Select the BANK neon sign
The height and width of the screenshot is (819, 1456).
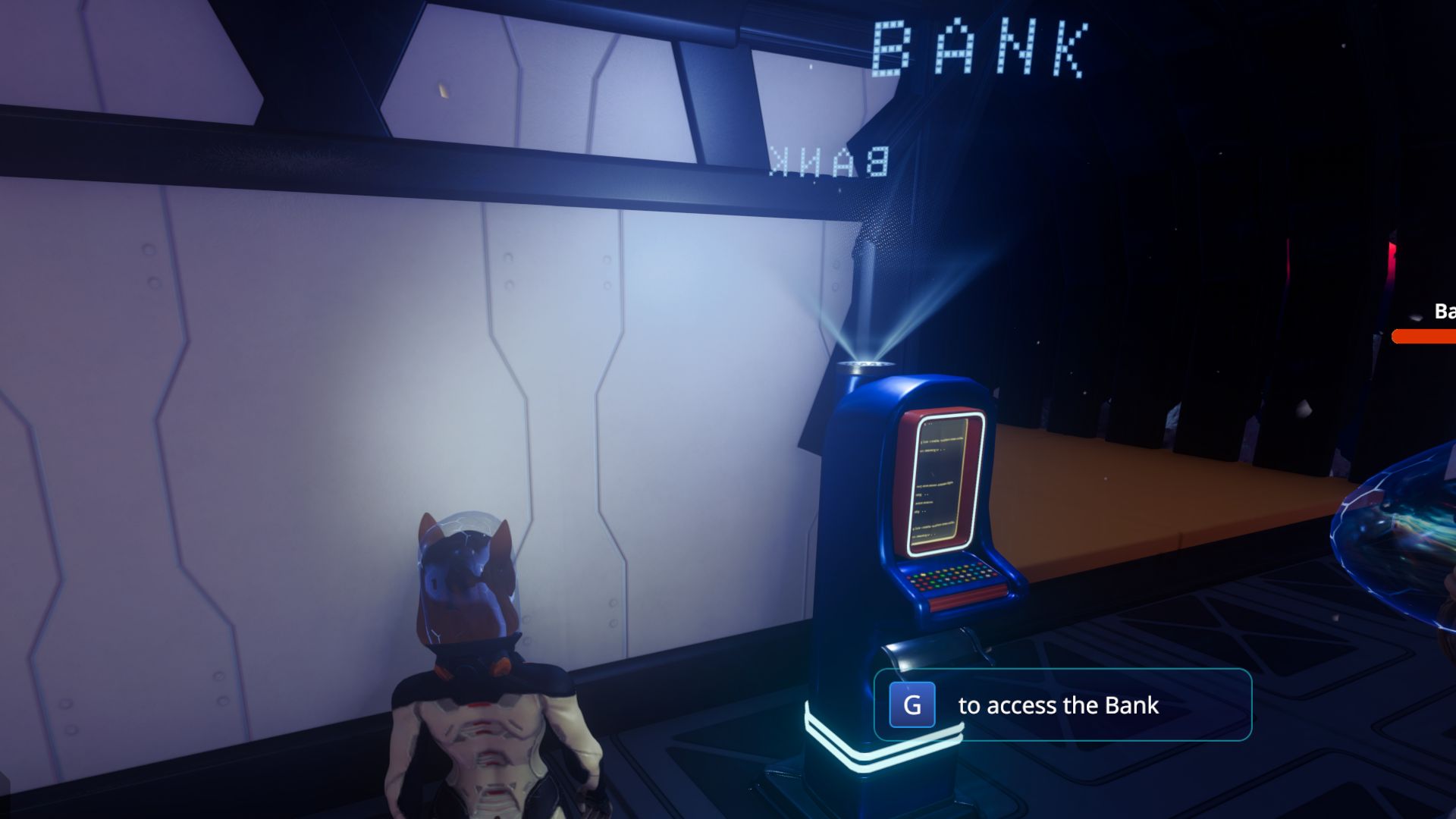tap(978, 45)
